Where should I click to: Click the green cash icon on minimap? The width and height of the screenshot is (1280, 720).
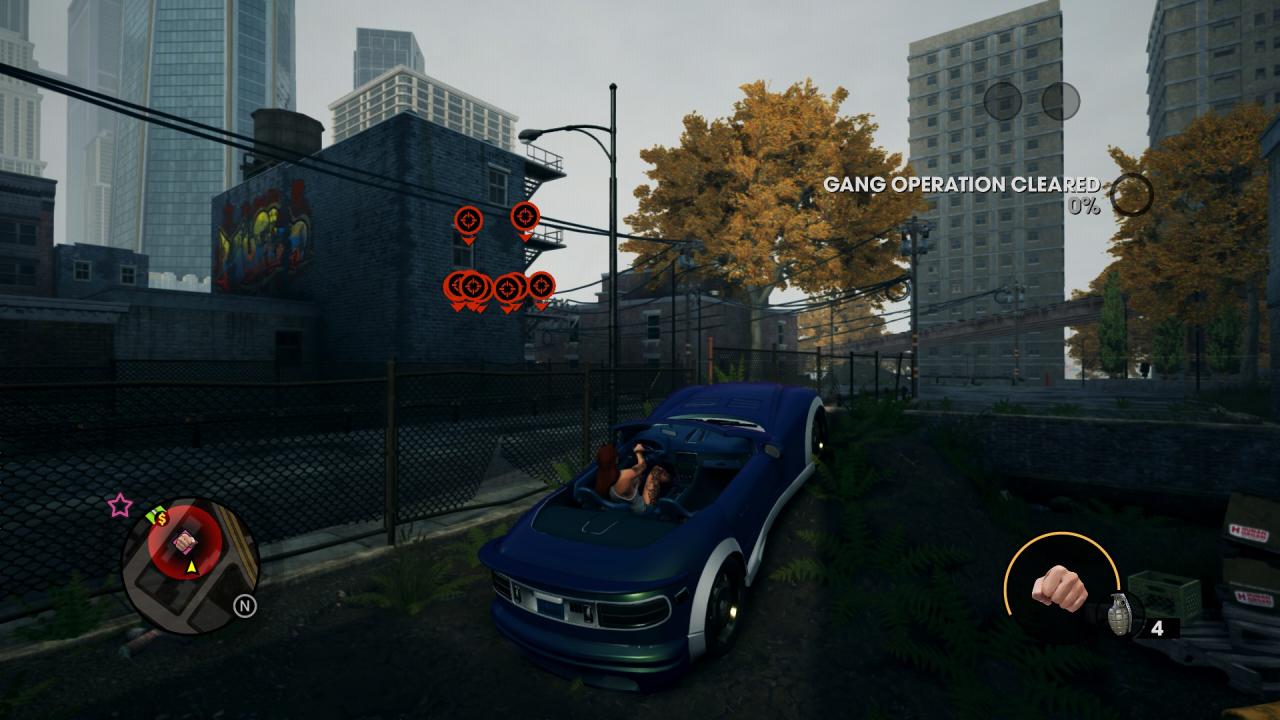point(156,517)
